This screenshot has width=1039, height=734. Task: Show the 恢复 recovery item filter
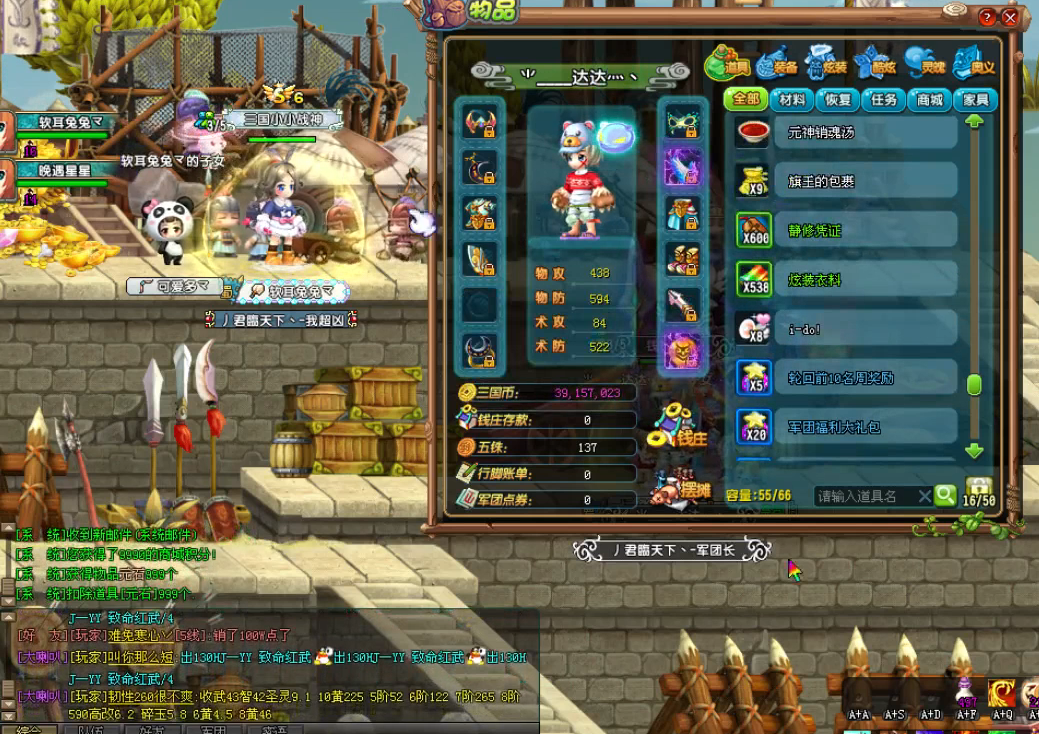click(x=838, y=100)
